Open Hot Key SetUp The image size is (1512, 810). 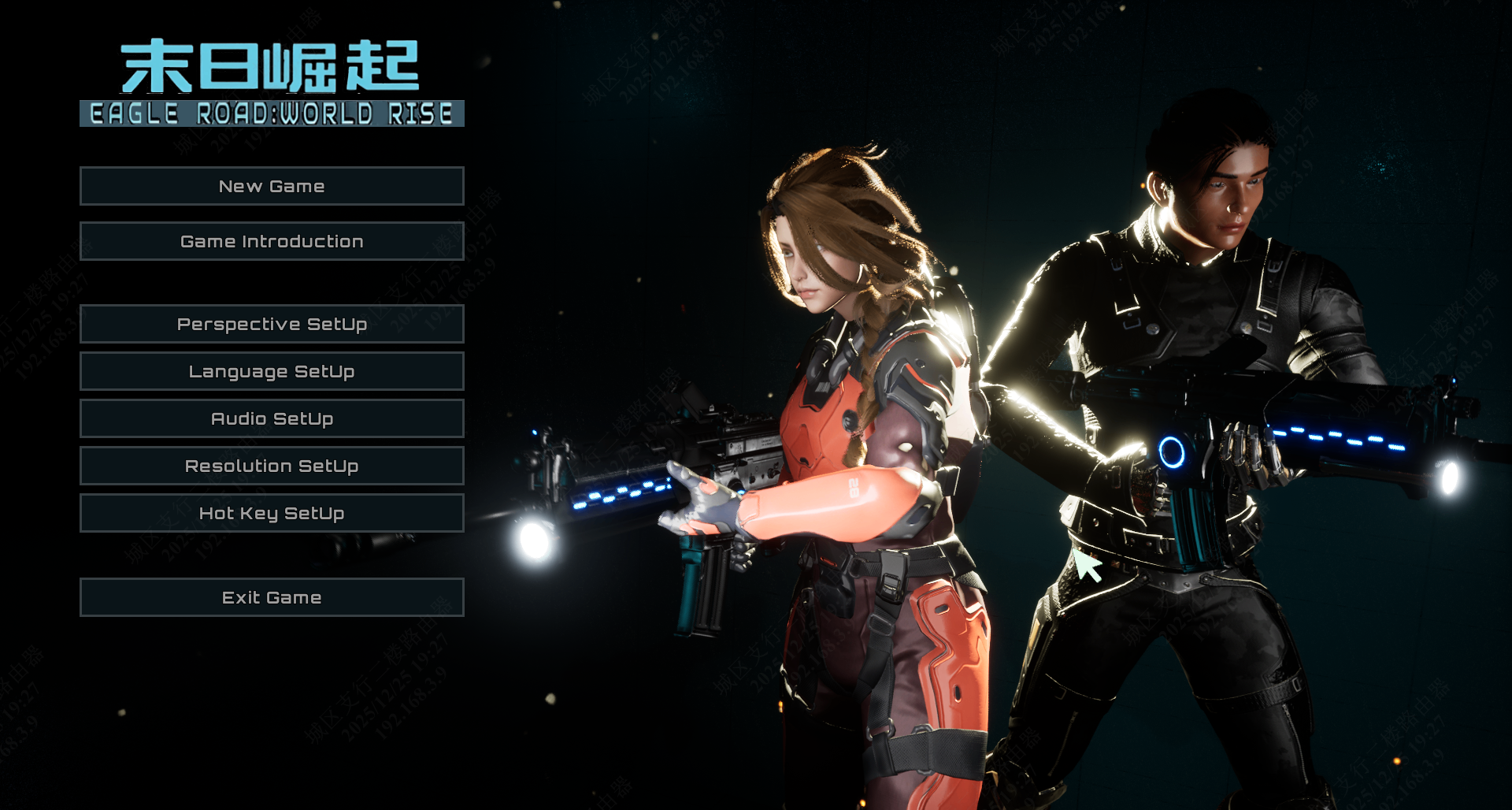[x=272, y=513]
